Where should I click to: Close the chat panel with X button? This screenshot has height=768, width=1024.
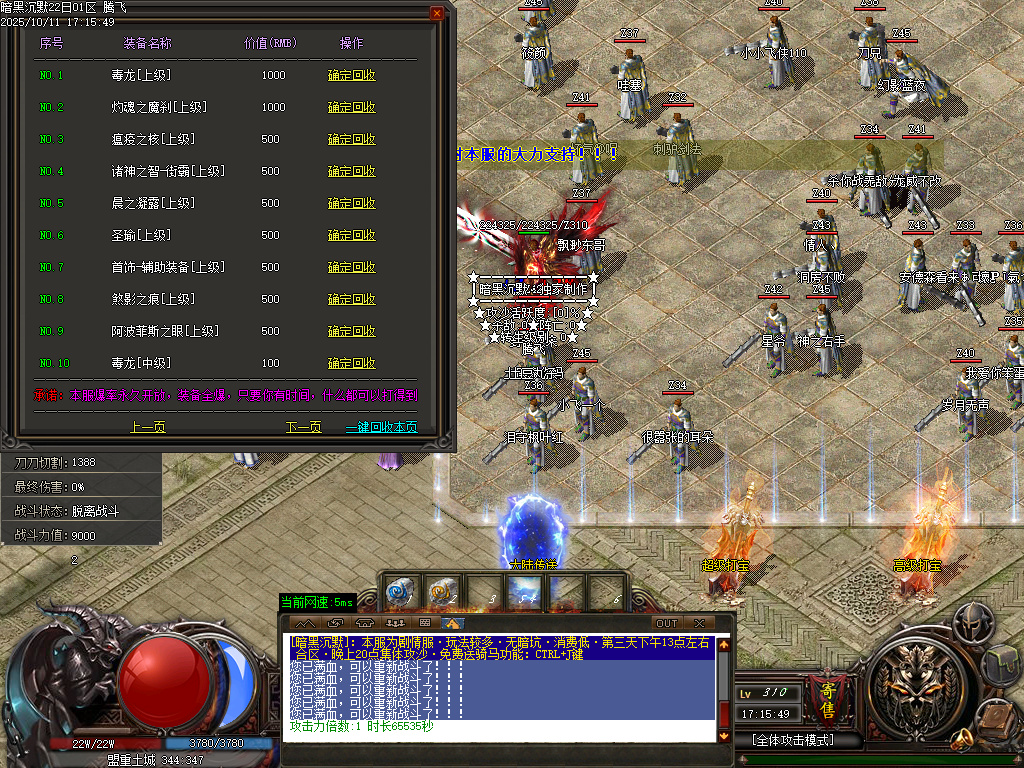tap(699, 623)
